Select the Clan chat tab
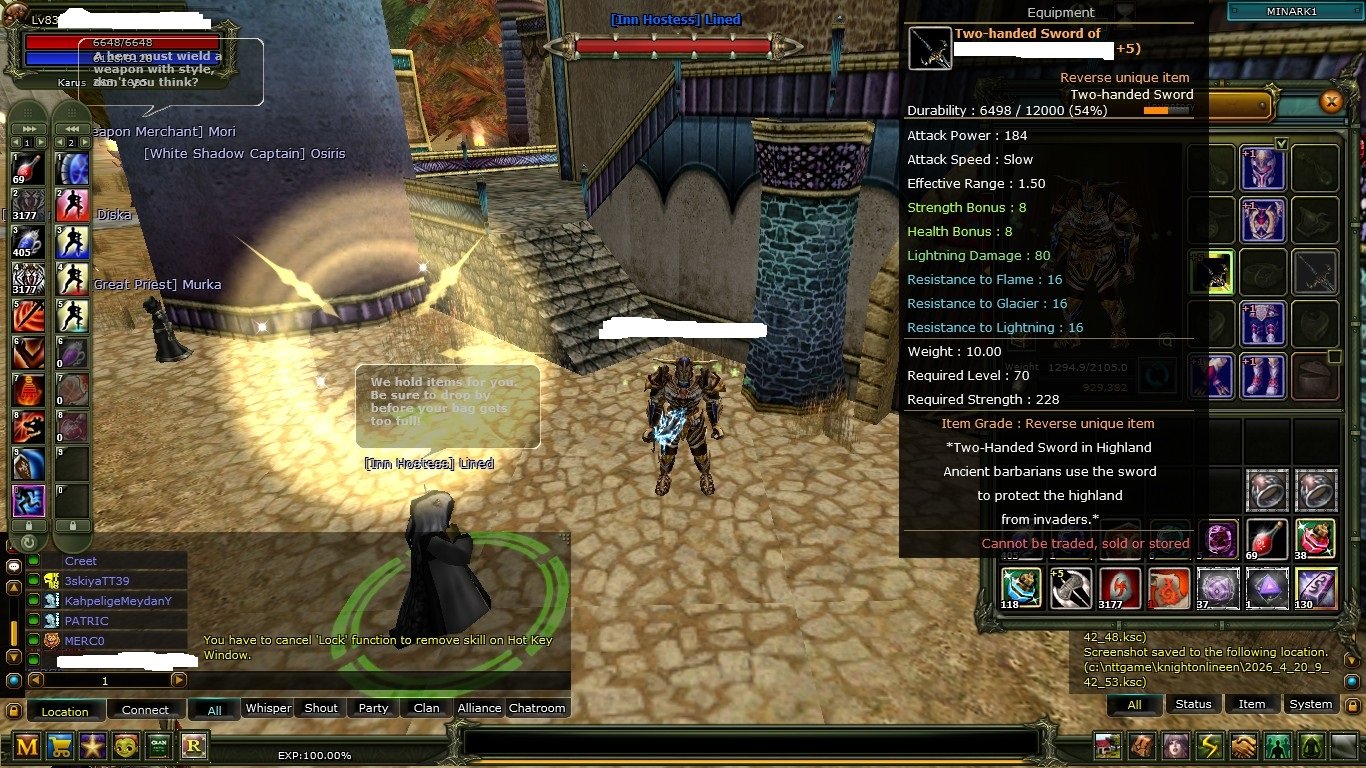1366x768 pixels. tap(426, 708)
